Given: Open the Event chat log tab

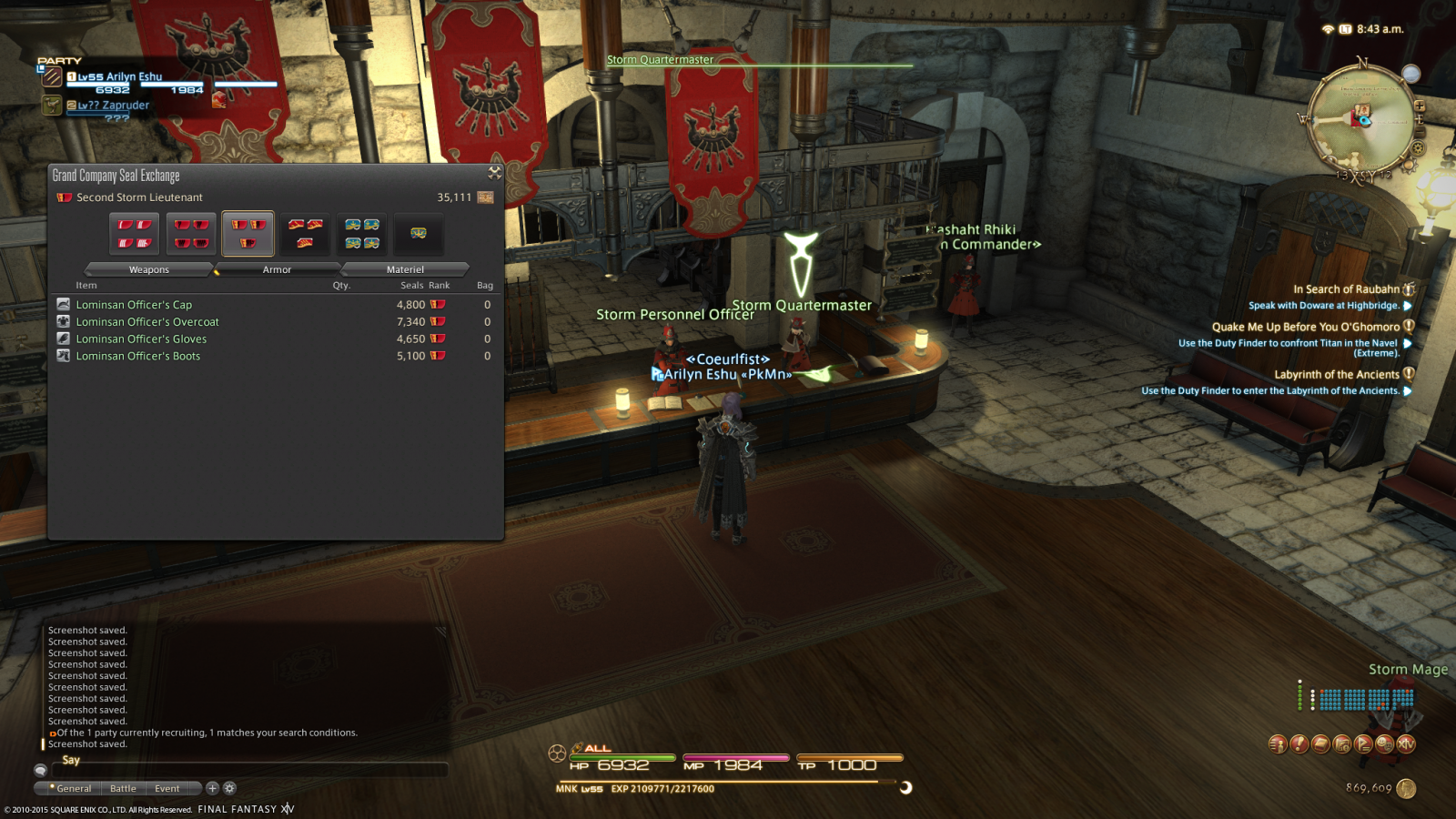Looking at the screenshot, I should (x=167, y=789).
